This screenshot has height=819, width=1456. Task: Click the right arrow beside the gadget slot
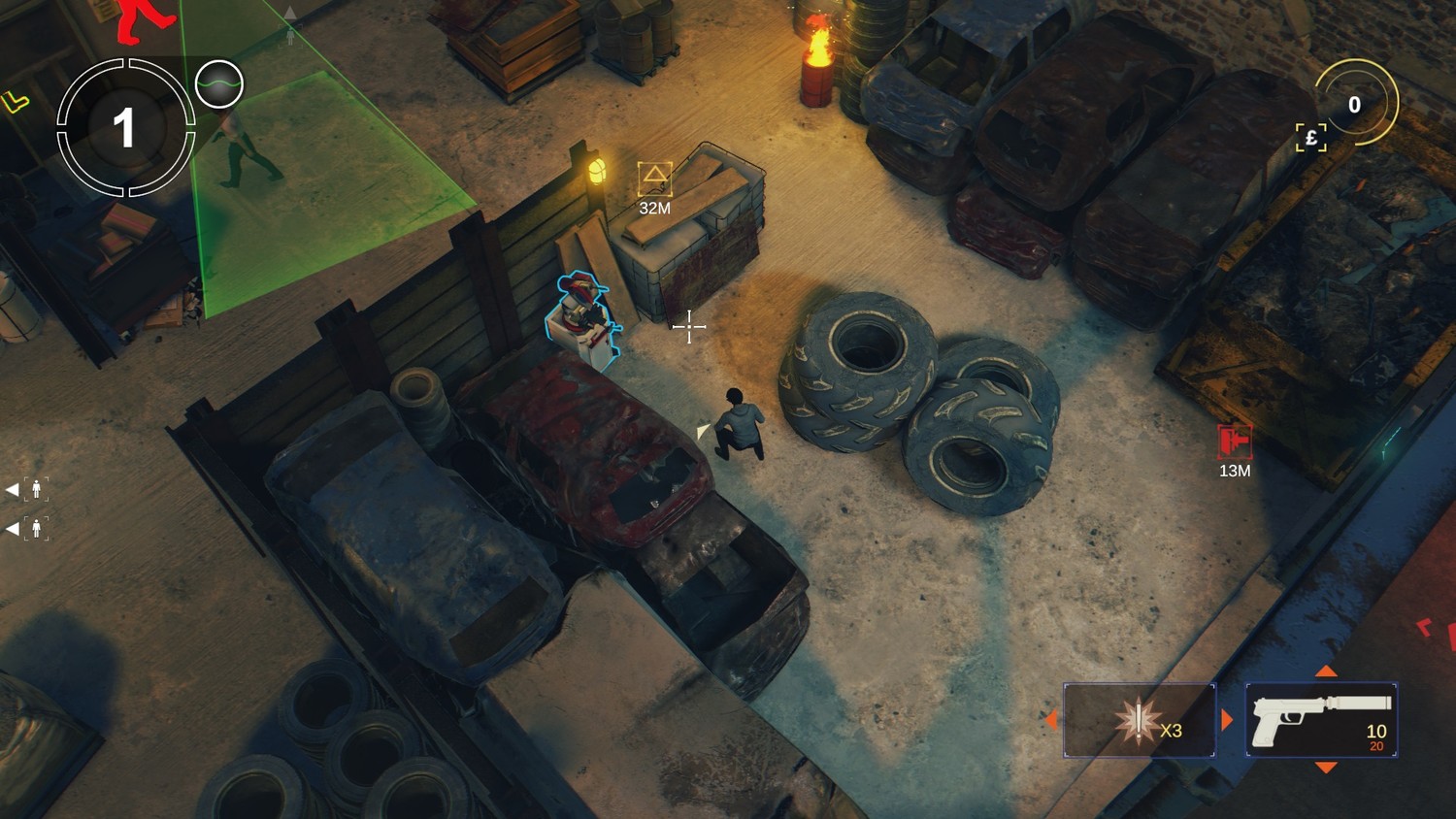1227,720
